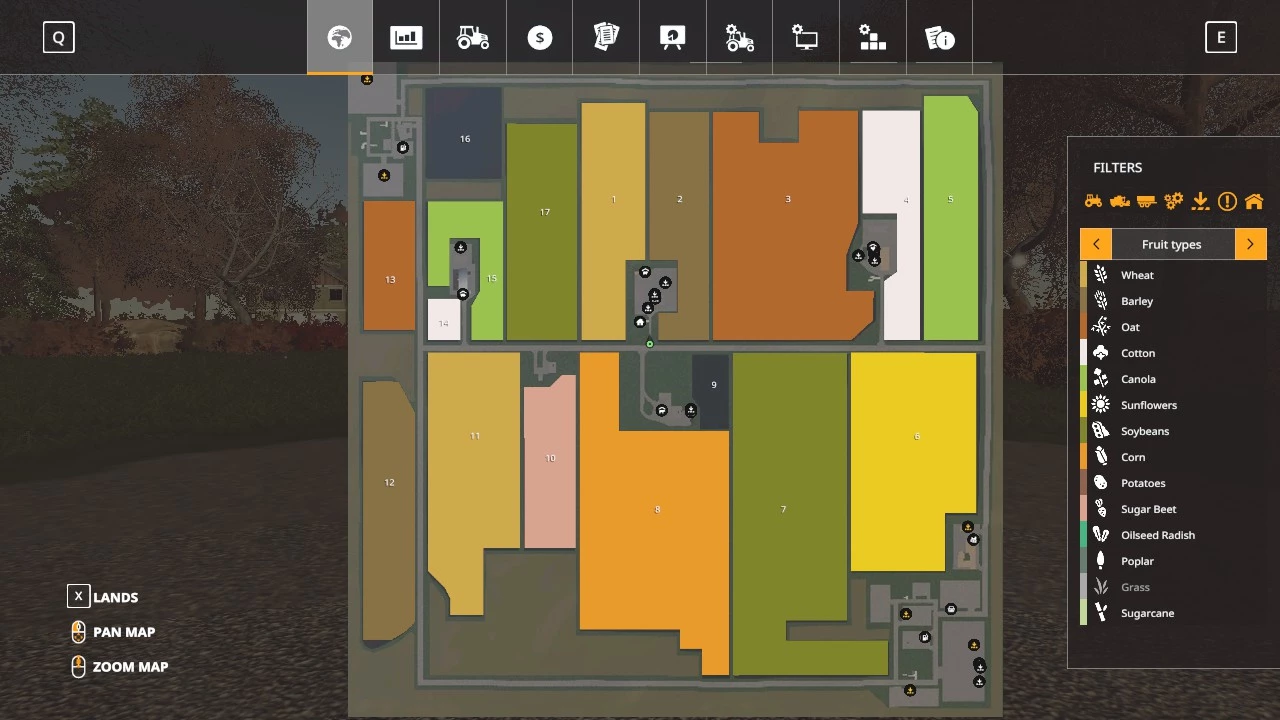This screenshot has height=720, width=1280.
Task: Click field number 8 on the map
Action: [657, 509]
